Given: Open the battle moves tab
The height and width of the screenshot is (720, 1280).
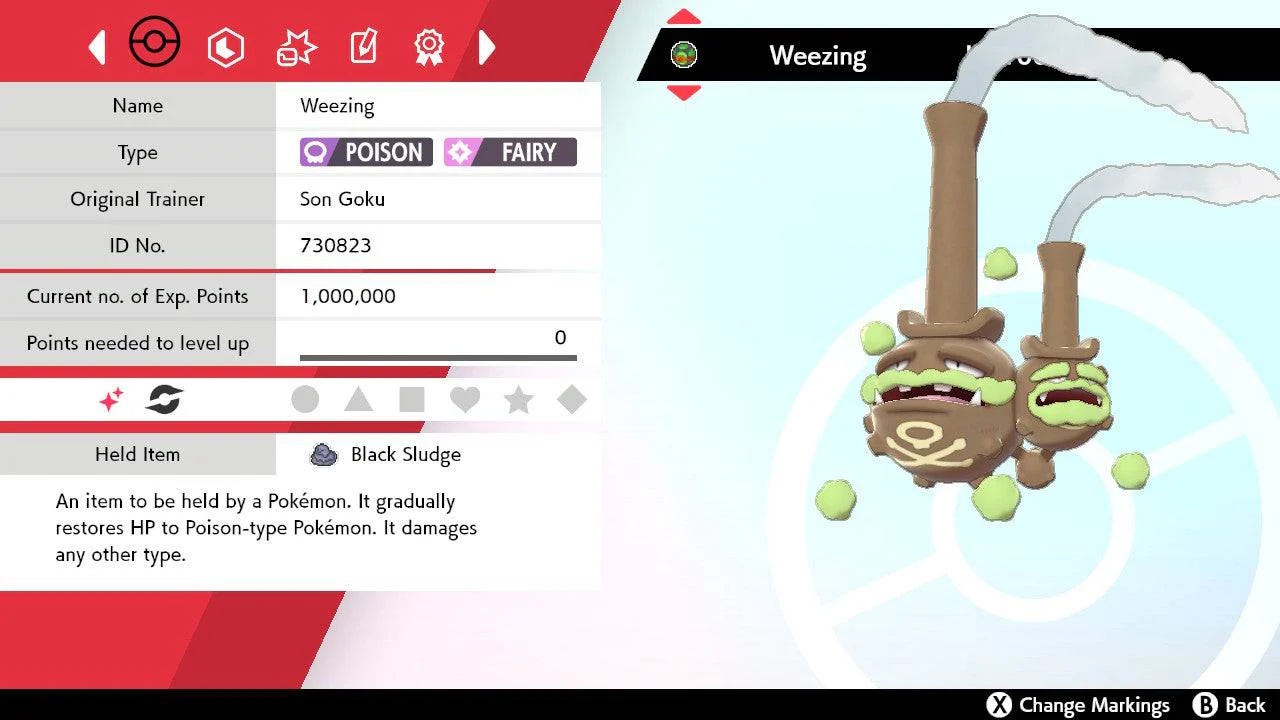Looking at the screenshot, I should tap(296, 47).
